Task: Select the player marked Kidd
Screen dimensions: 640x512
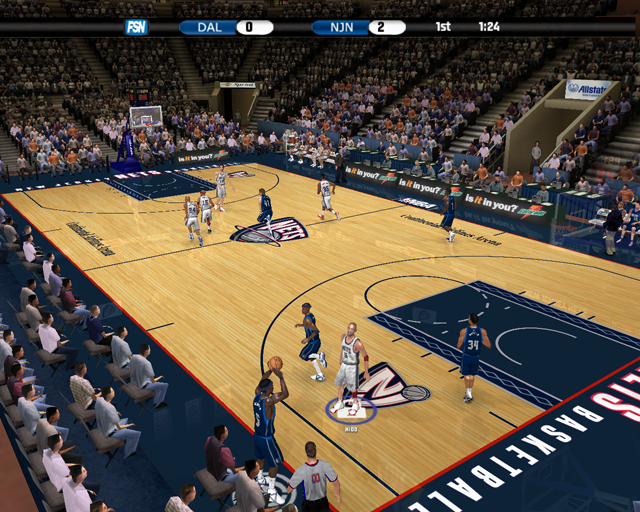Action: (349, 364)
